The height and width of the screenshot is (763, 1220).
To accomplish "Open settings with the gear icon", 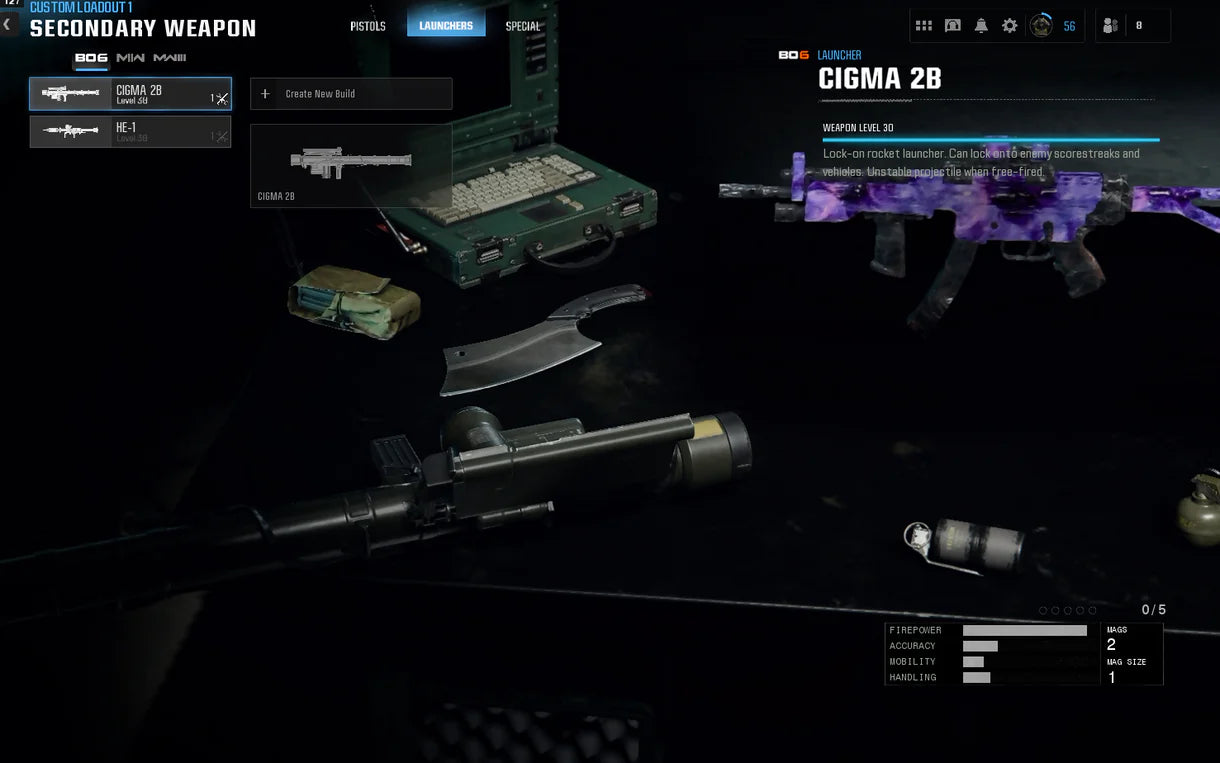I will (x=1010, y=26).
